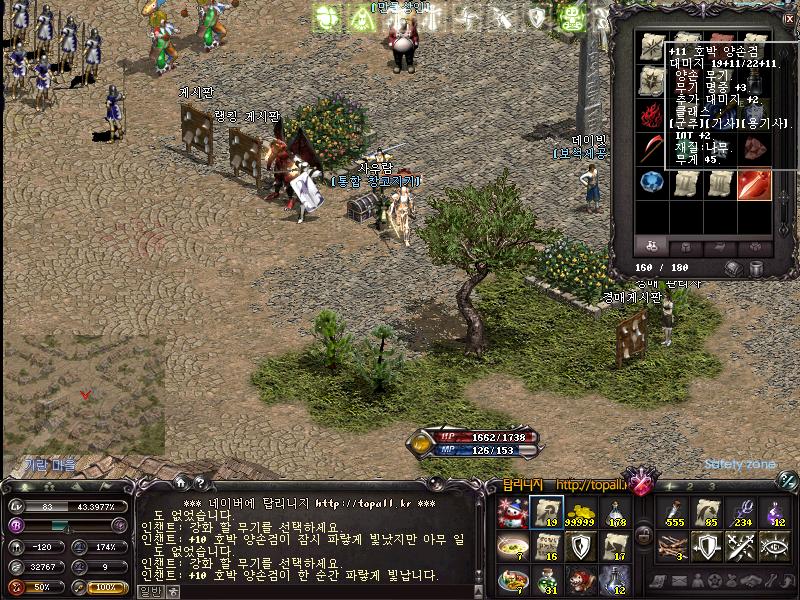
Task: Choose the red flame item in the inventory
Action: (652, 114)
